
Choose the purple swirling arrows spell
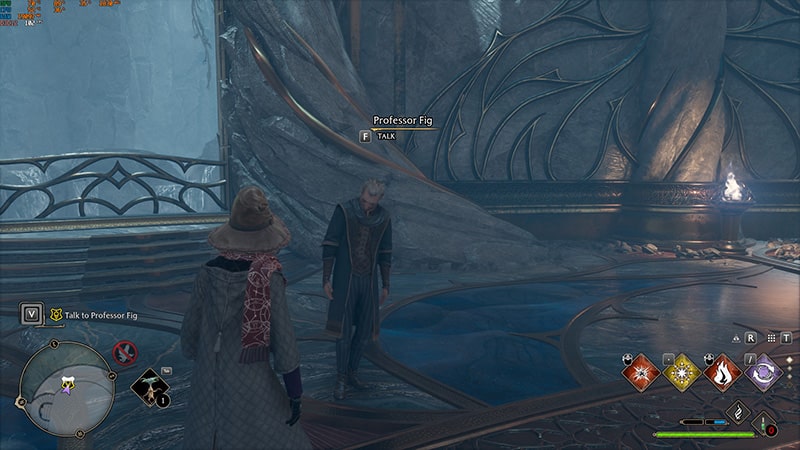pyautogui.click(x=765, y=373)
